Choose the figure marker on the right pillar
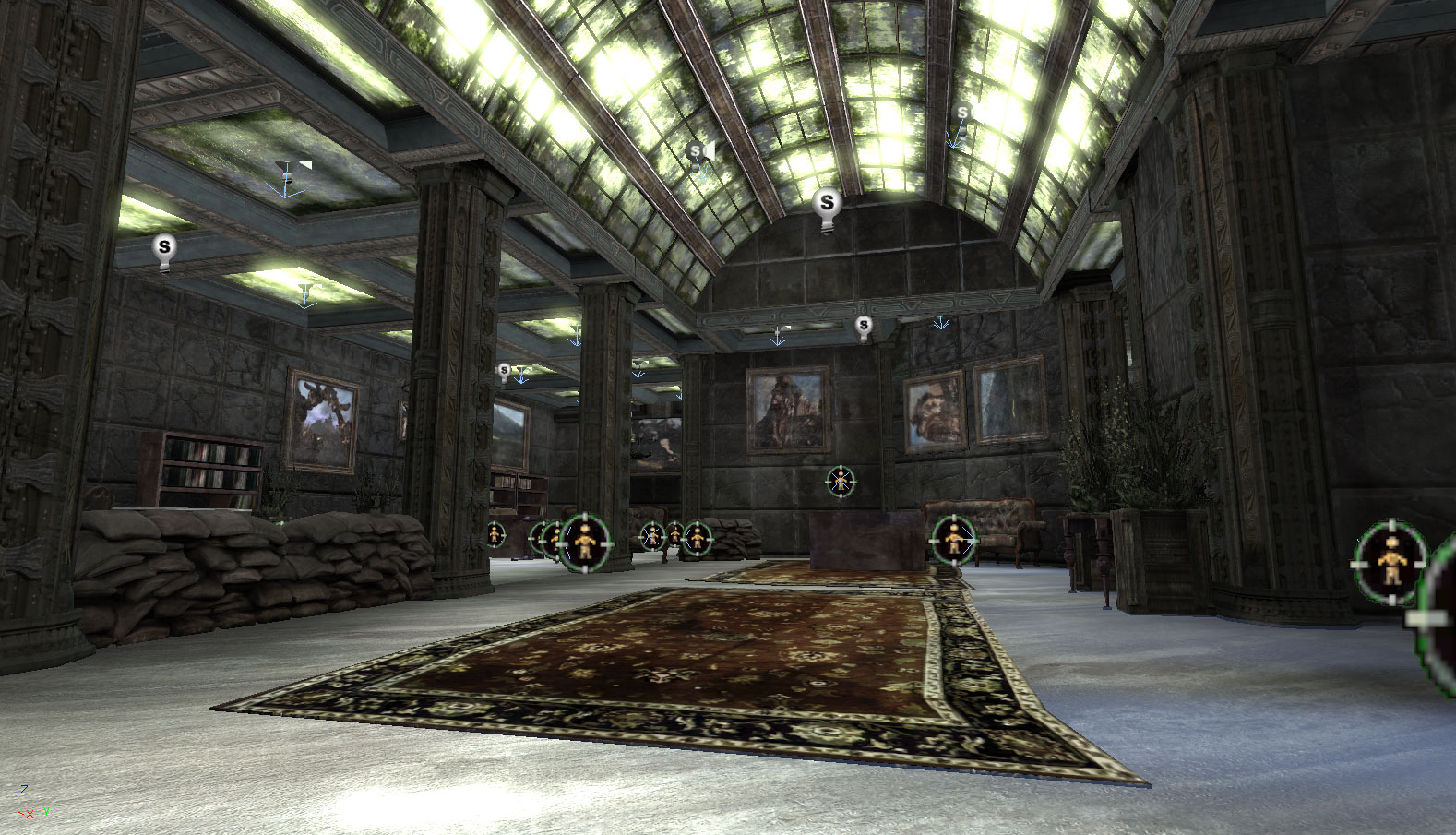The height and width of the screenshot is (835, 1456). 1390,562
